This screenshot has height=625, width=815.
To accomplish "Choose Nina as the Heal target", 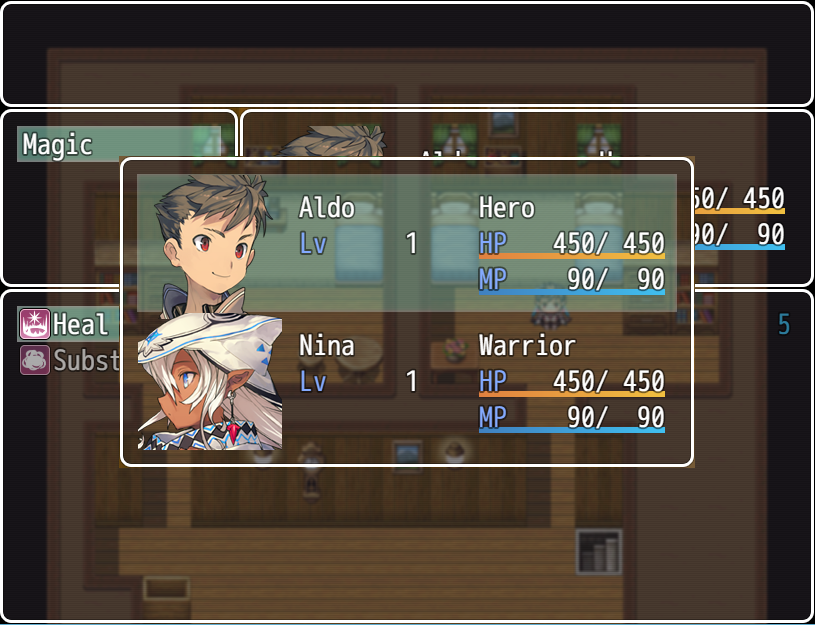I will pyautogui.click(x=406, y=381).
